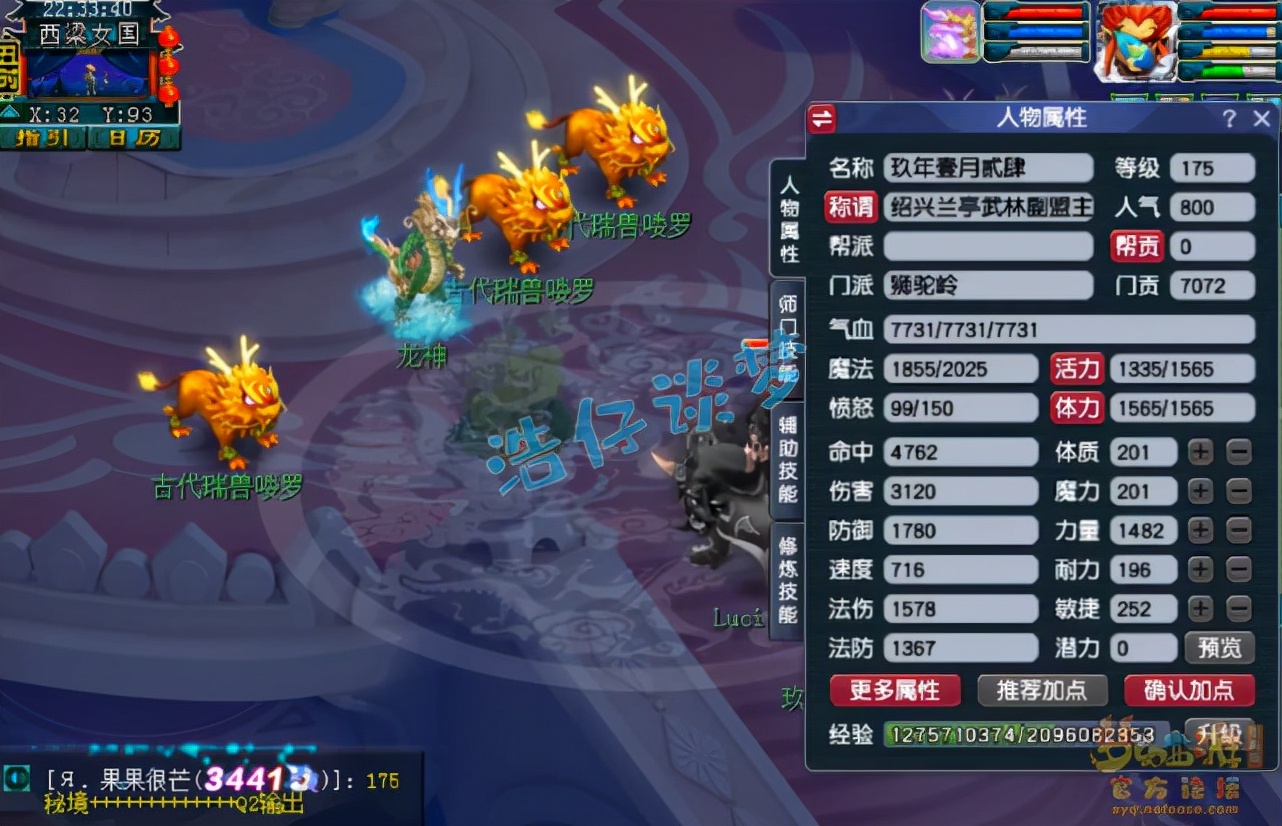
Task: Click the red 体力 button
Action: click(x=1076, y=408)
